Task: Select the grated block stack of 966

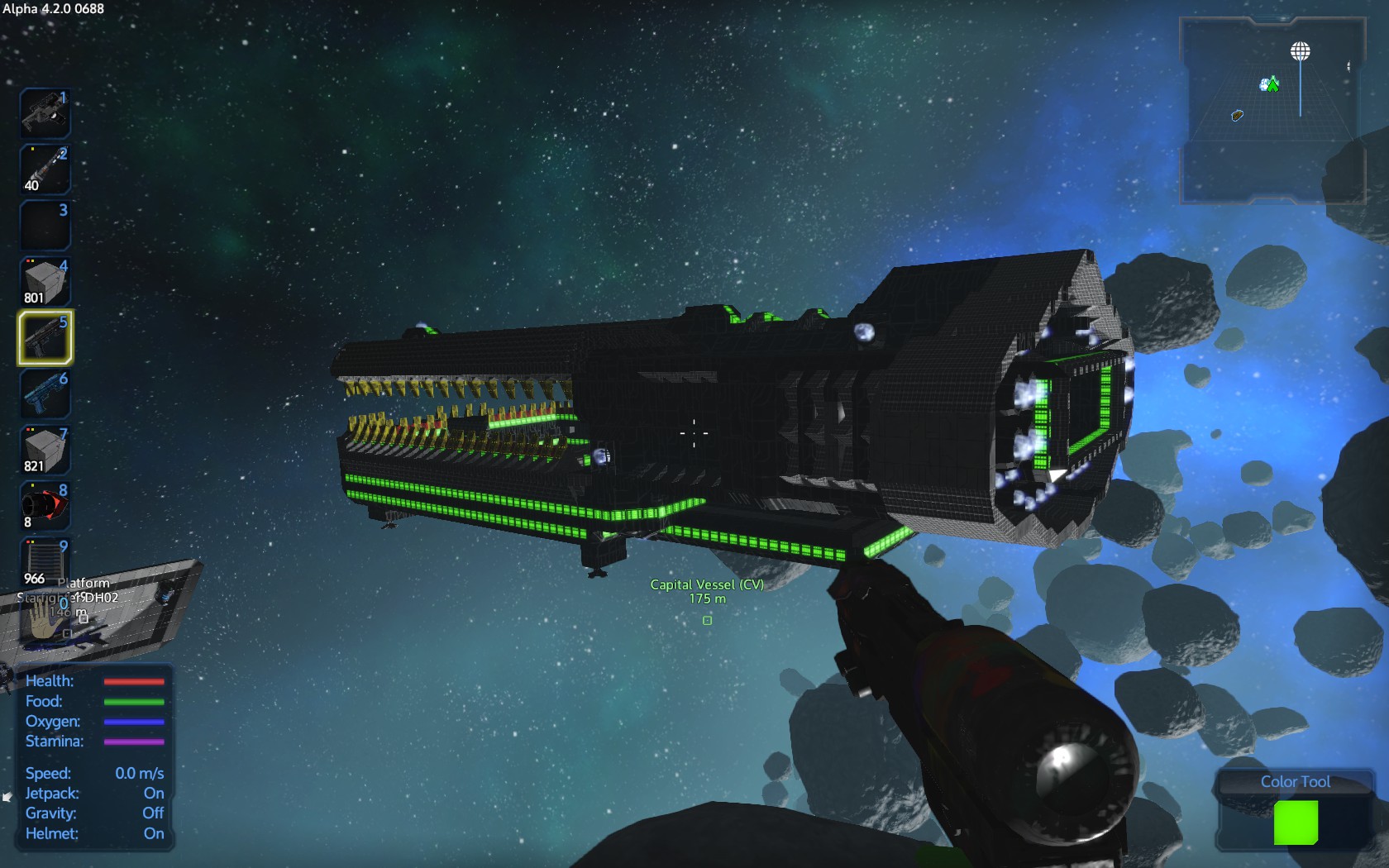Action: coord(45,562)
